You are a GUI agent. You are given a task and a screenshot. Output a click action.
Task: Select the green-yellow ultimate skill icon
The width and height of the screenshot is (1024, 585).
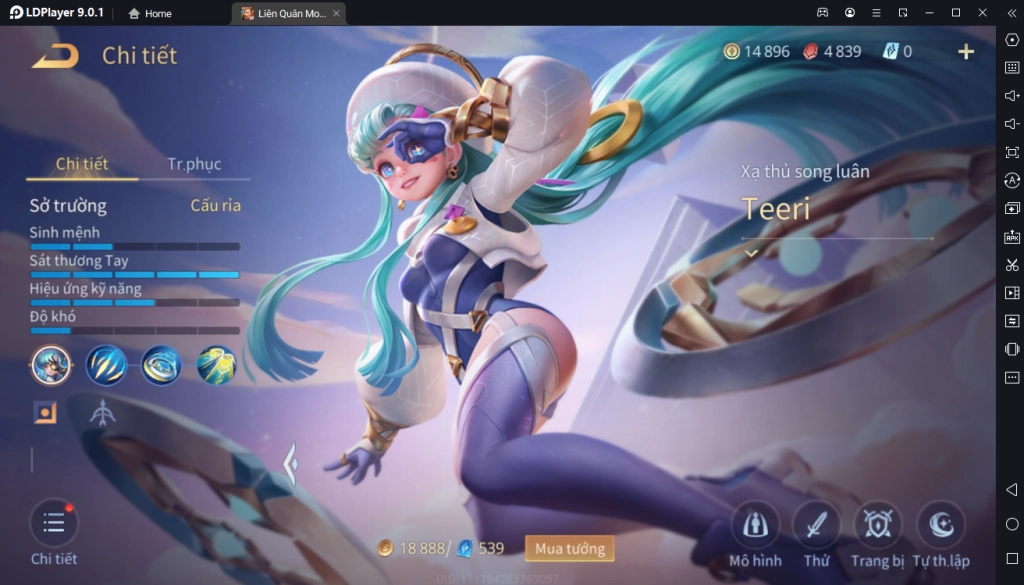[216, 365]
